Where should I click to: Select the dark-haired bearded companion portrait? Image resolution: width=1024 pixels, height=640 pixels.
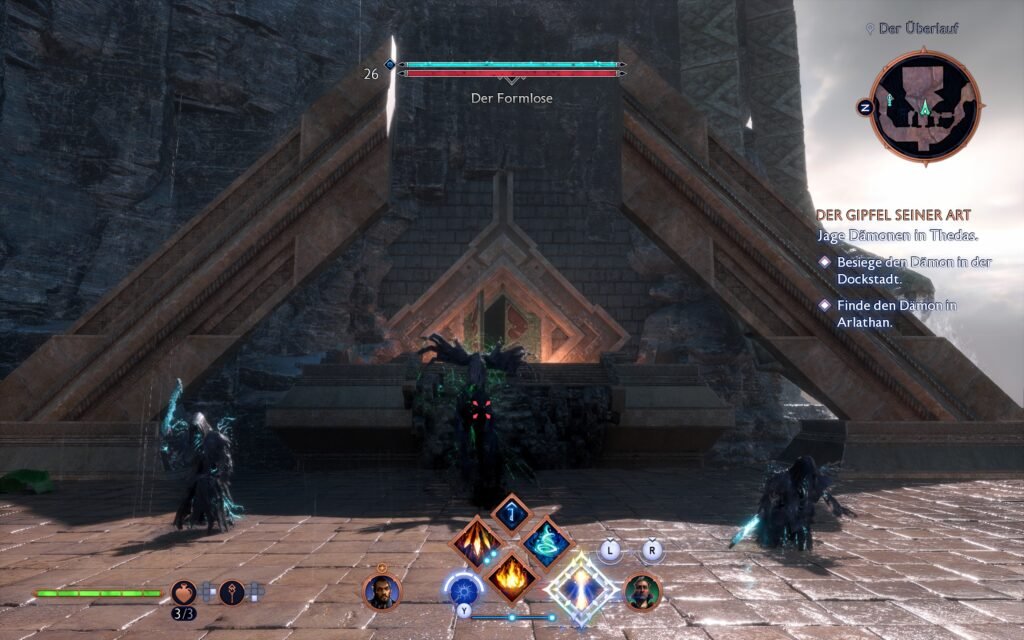point(381,590)
